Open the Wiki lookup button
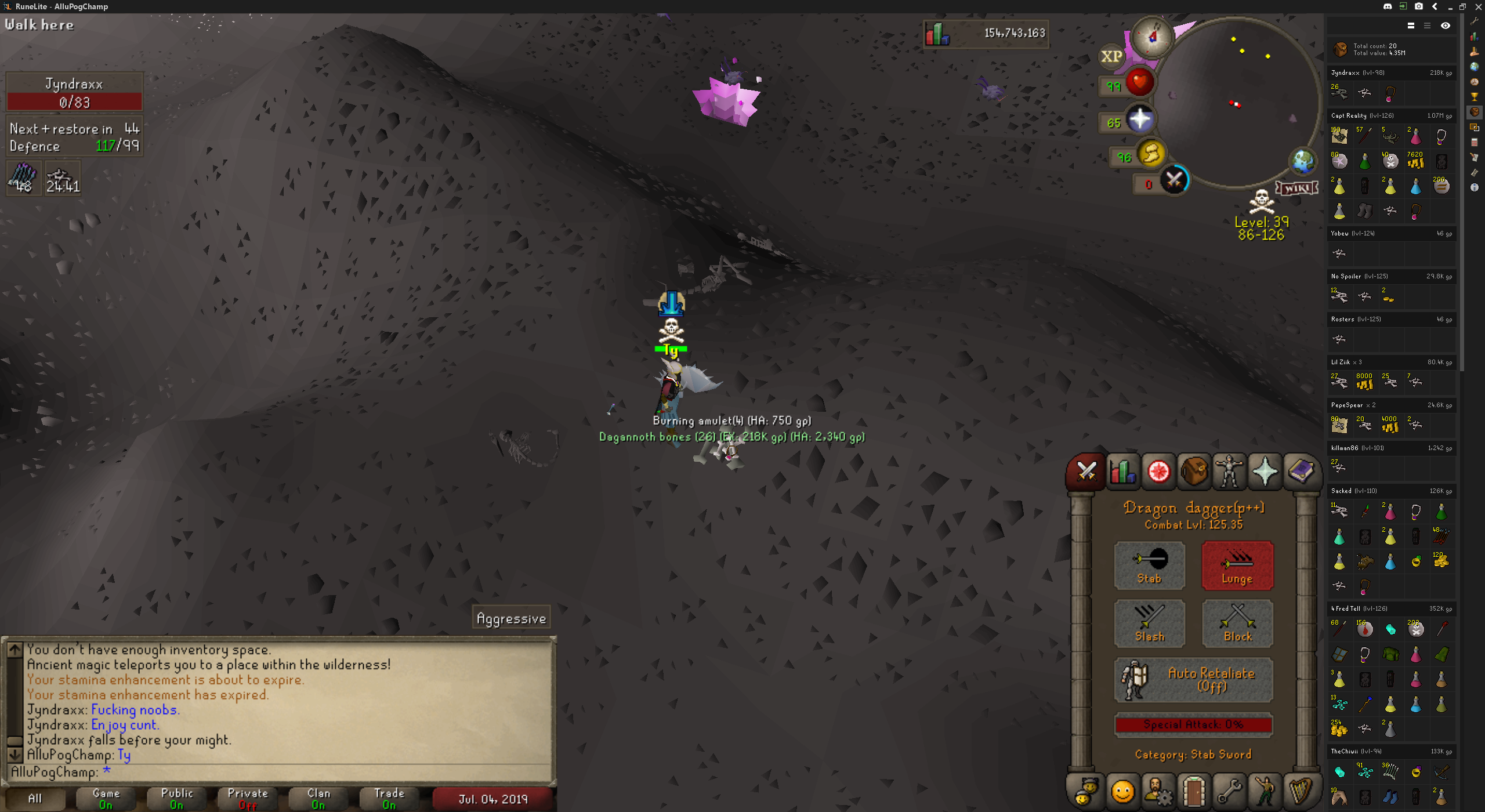This screenshot has height=812, width=1485. (1296, 188)
